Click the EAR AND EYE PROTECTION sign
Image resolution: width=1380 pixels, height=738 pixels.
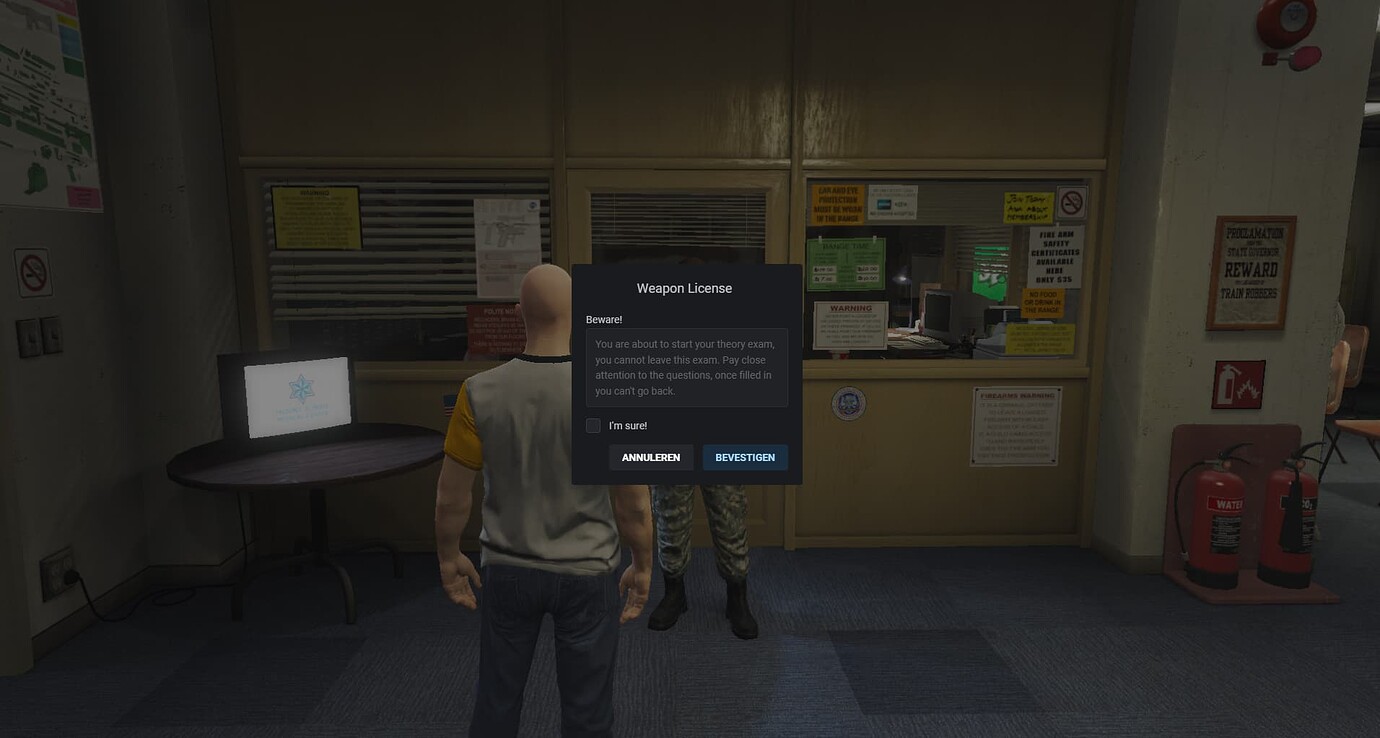[838, 204]
